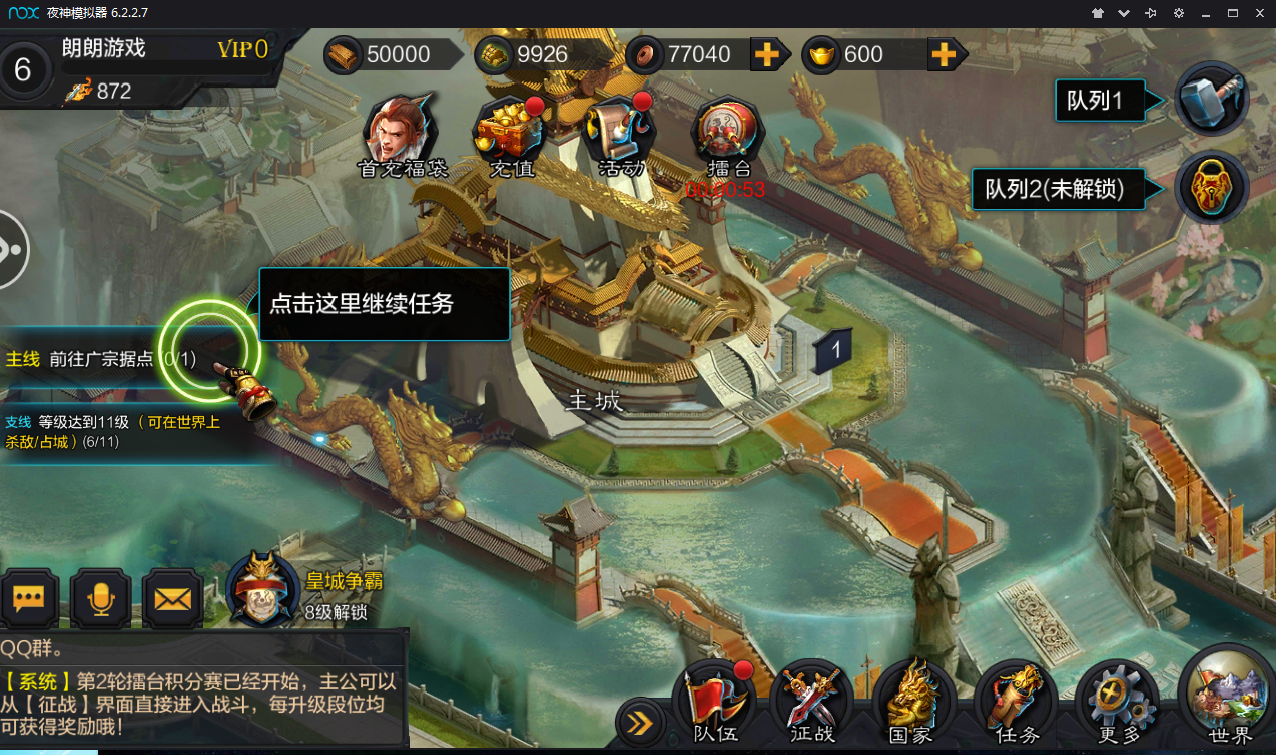Open the mail envelope inbox
Screen dimensions: 1276x755
(172, 599)
